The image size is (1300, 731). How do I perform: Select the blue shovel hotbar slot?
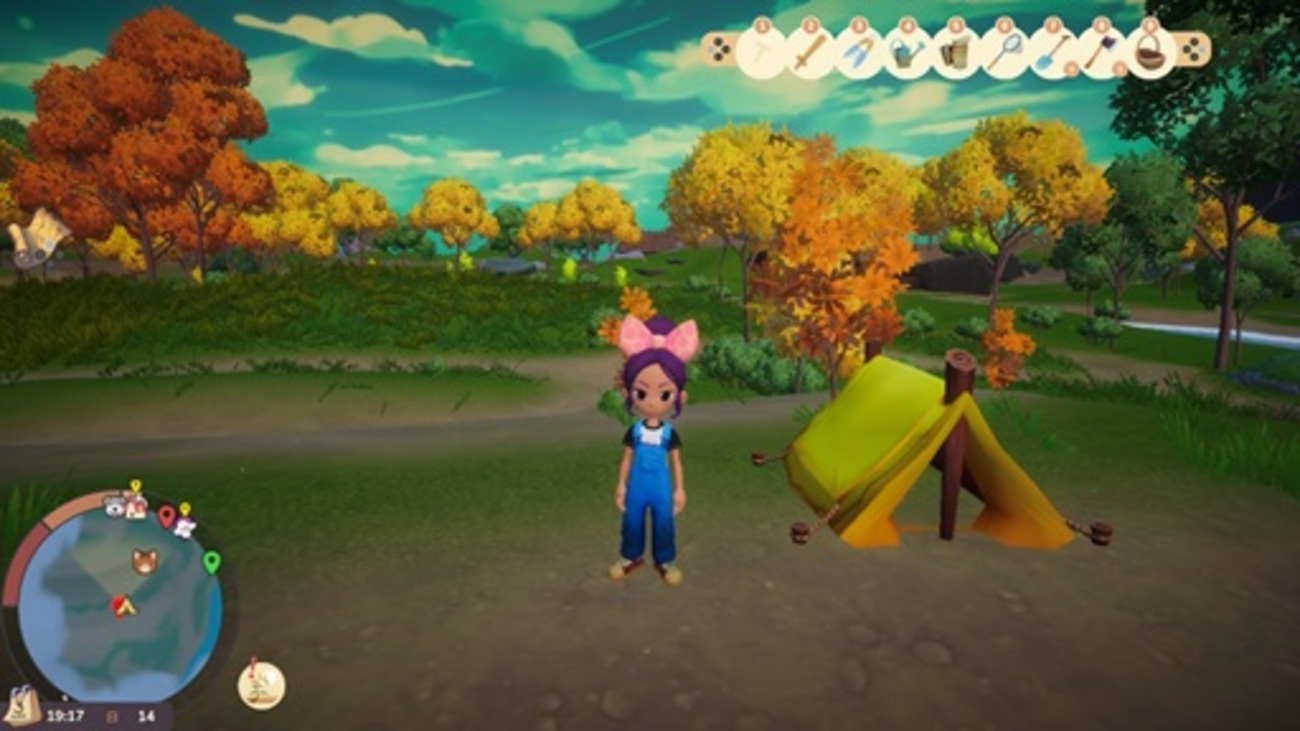pos(1052,51)
